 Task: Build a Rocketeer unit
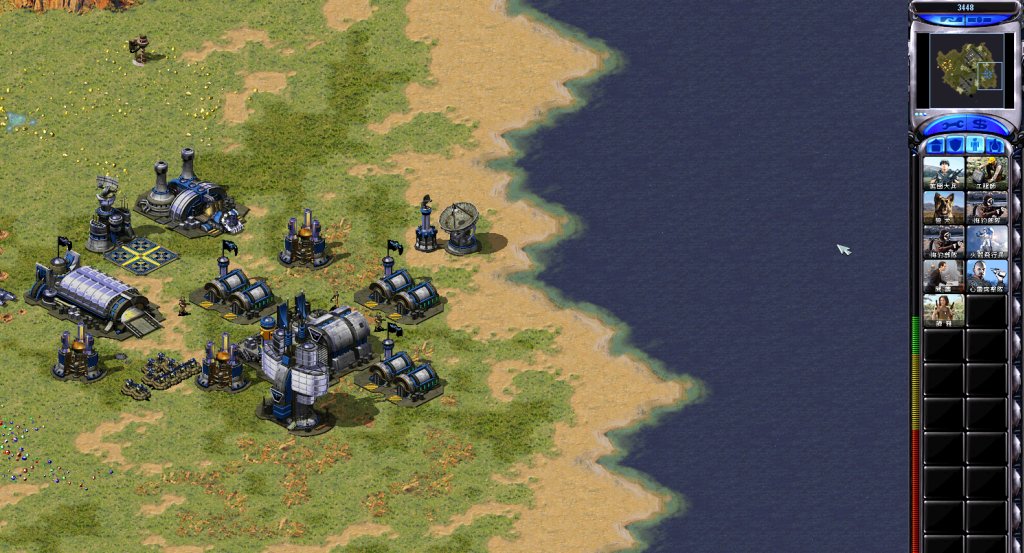pos(987,242)
